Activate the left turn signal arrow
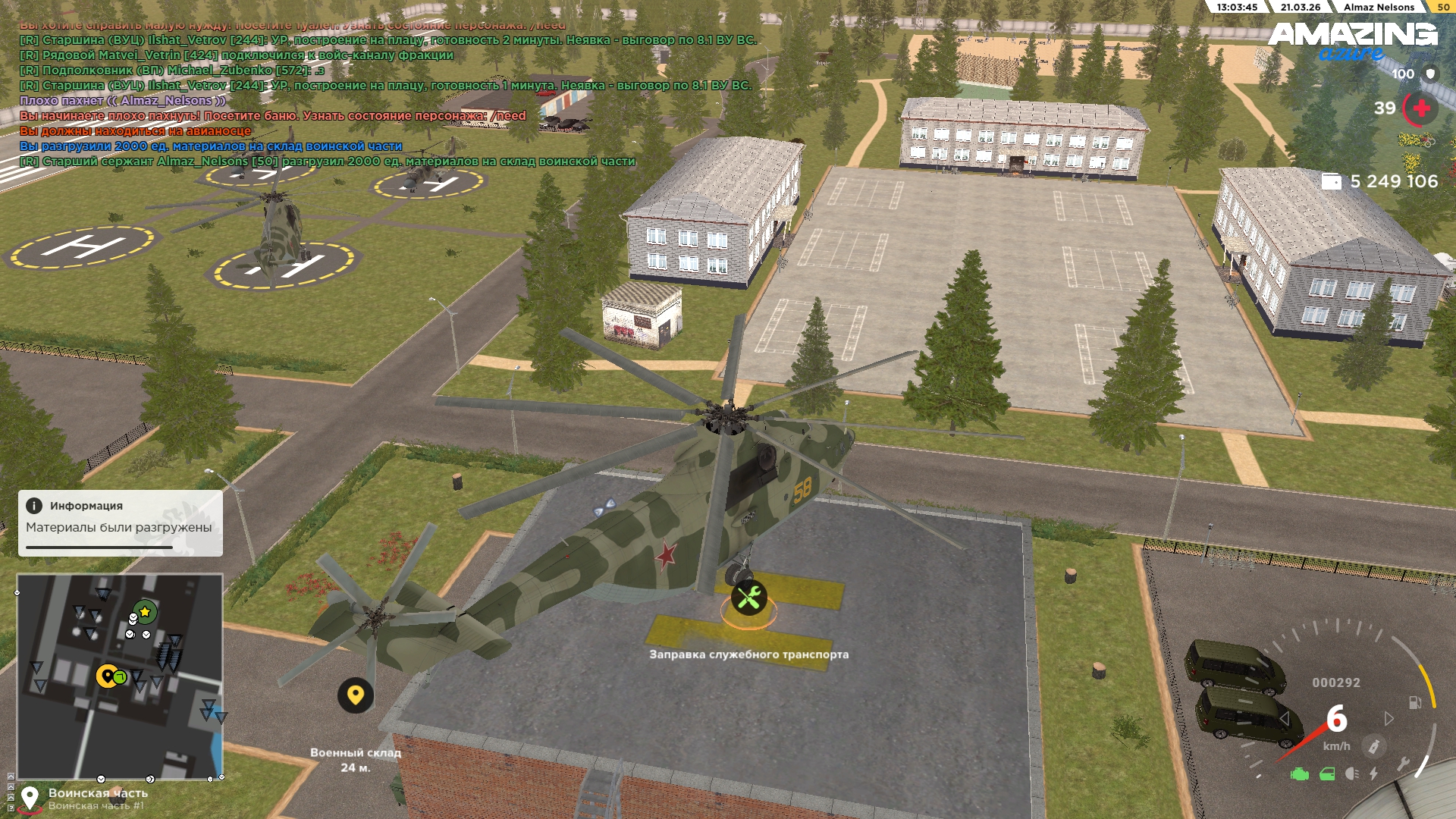The width and height of the screenshot is (1456, 819). coord(1284,718)
